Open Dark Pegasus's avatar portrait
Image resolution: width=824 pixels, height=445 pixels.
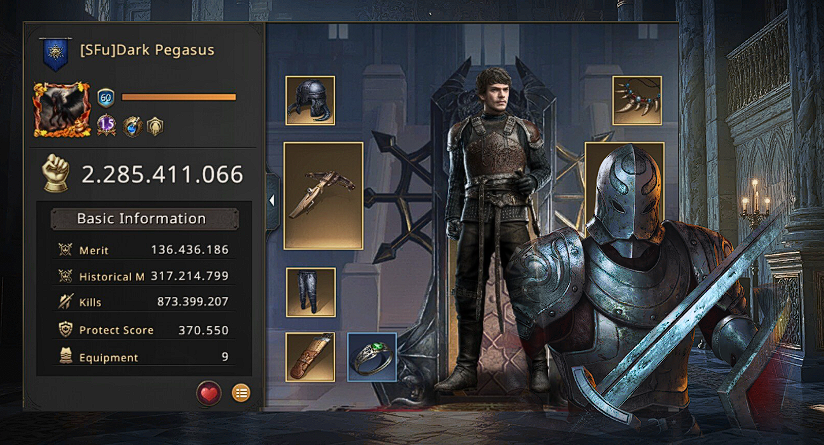coord(63,109)
